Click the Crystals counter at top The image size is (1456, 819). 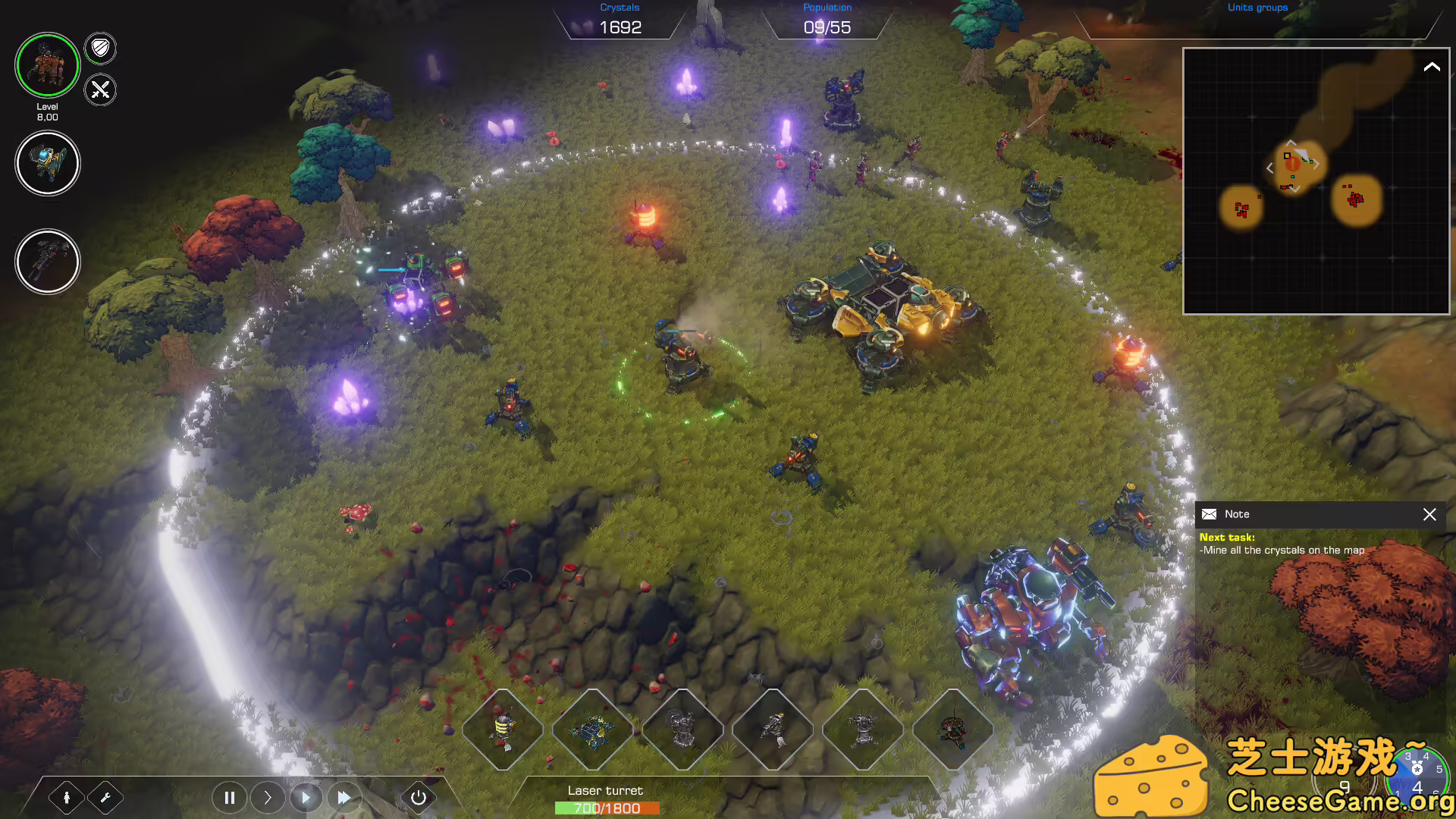click(x=620, y=19)
